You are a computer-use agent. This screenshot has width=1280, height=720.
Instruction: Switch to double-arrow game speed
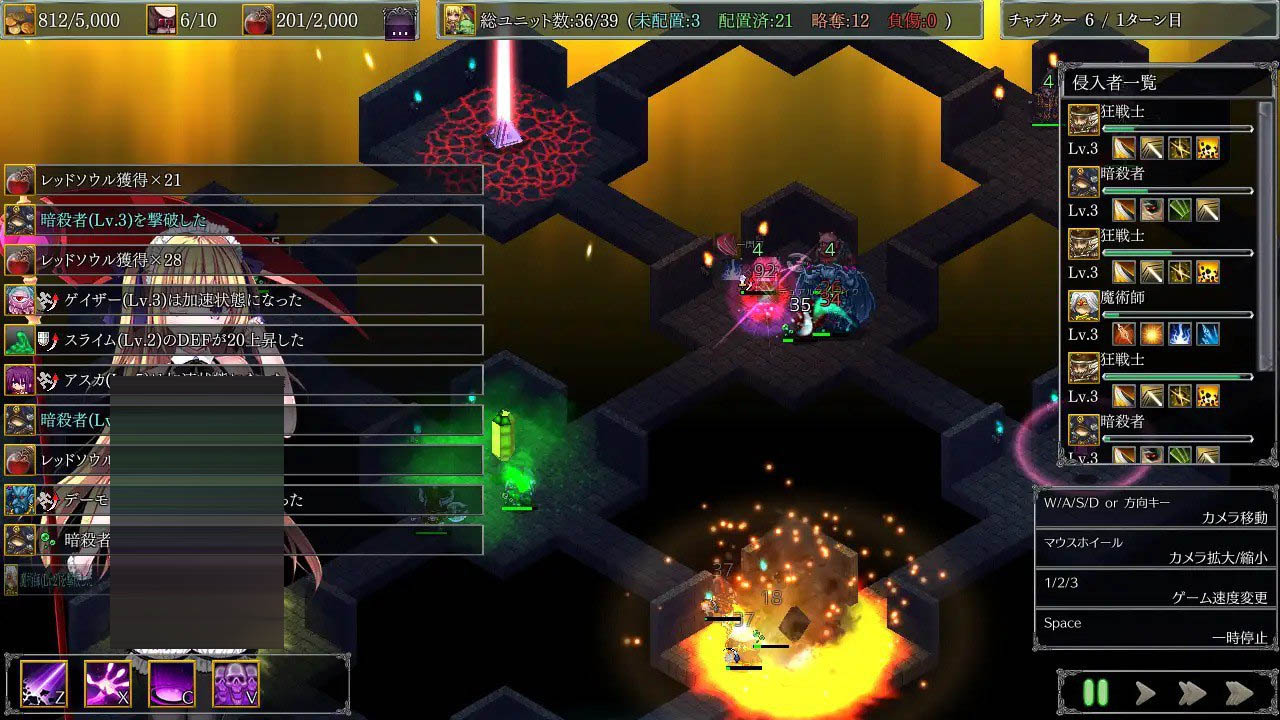[1192, 693]
